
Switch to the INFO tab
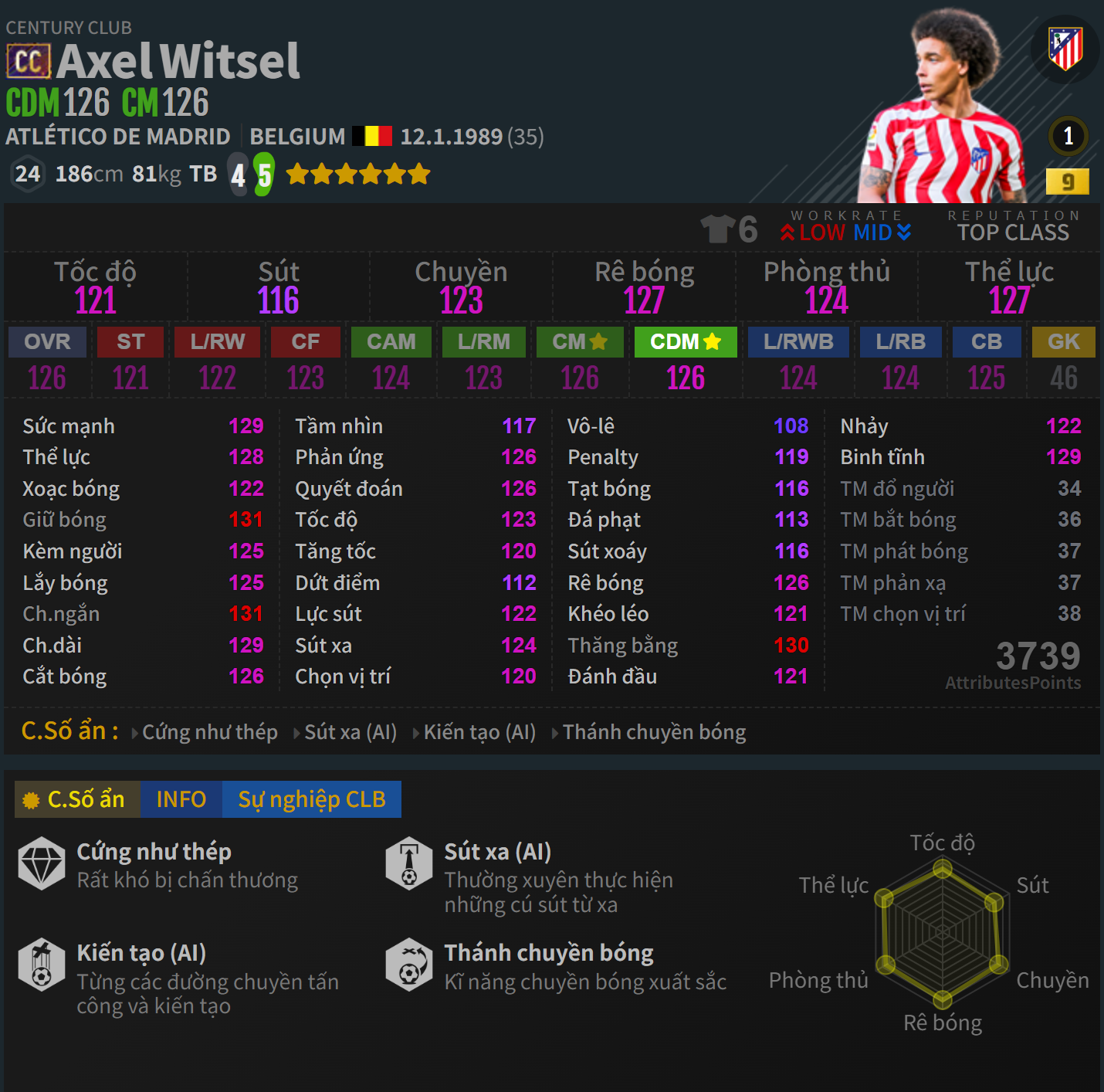click(180, 799)
